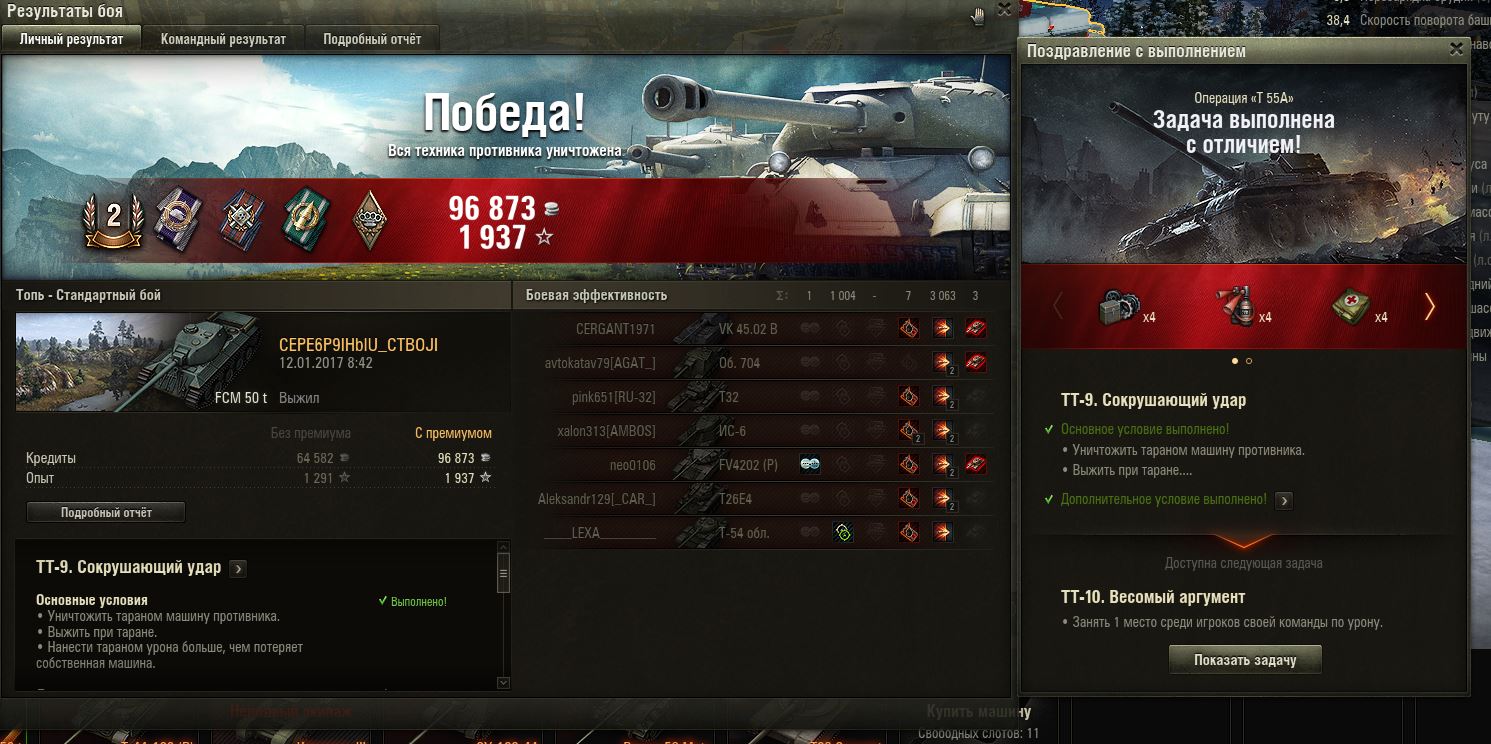Close the Результаты боя window

point(1004,9)
